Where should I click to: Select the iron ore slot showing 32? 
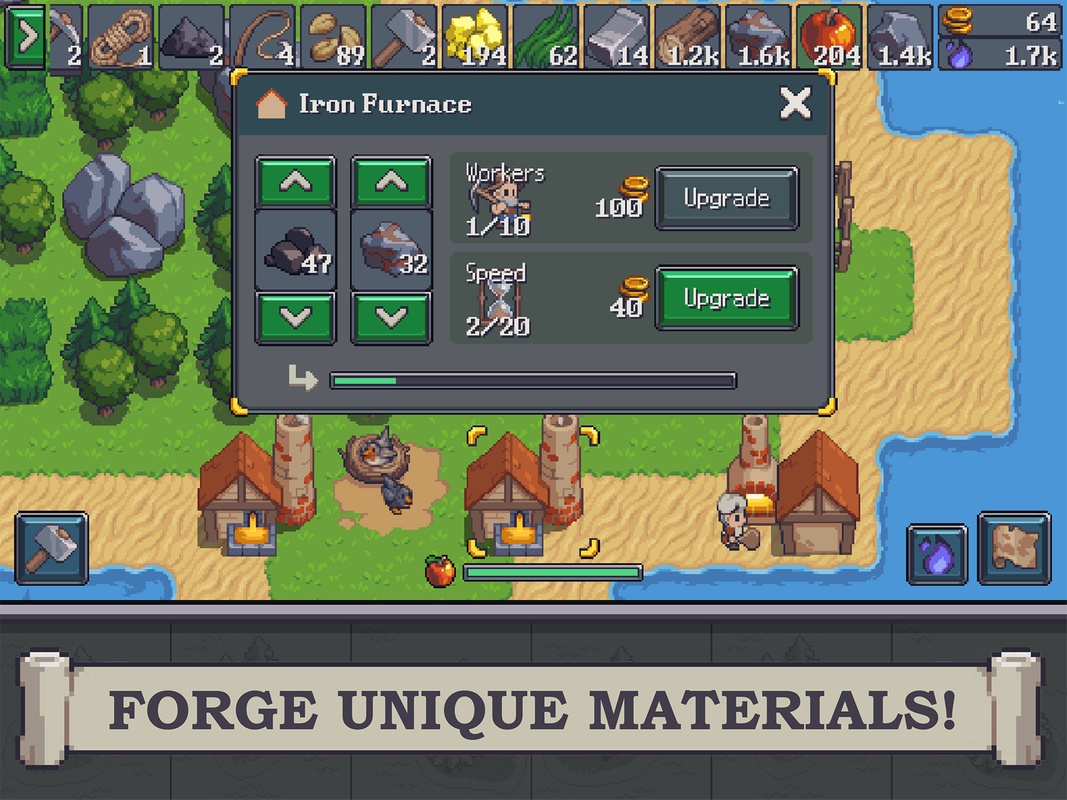[391, 250]
